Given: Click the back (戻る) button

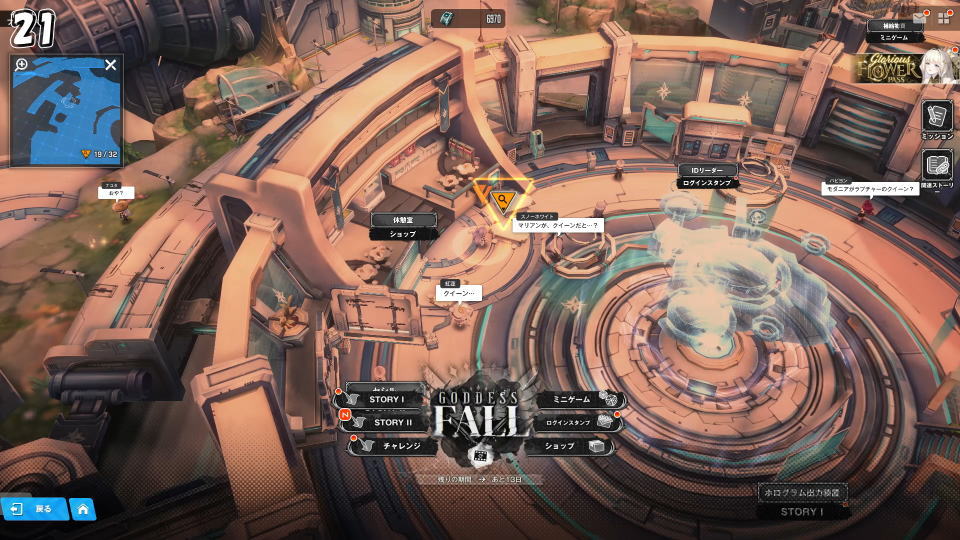Looking at the screenshot, I should tap(34, 508).
